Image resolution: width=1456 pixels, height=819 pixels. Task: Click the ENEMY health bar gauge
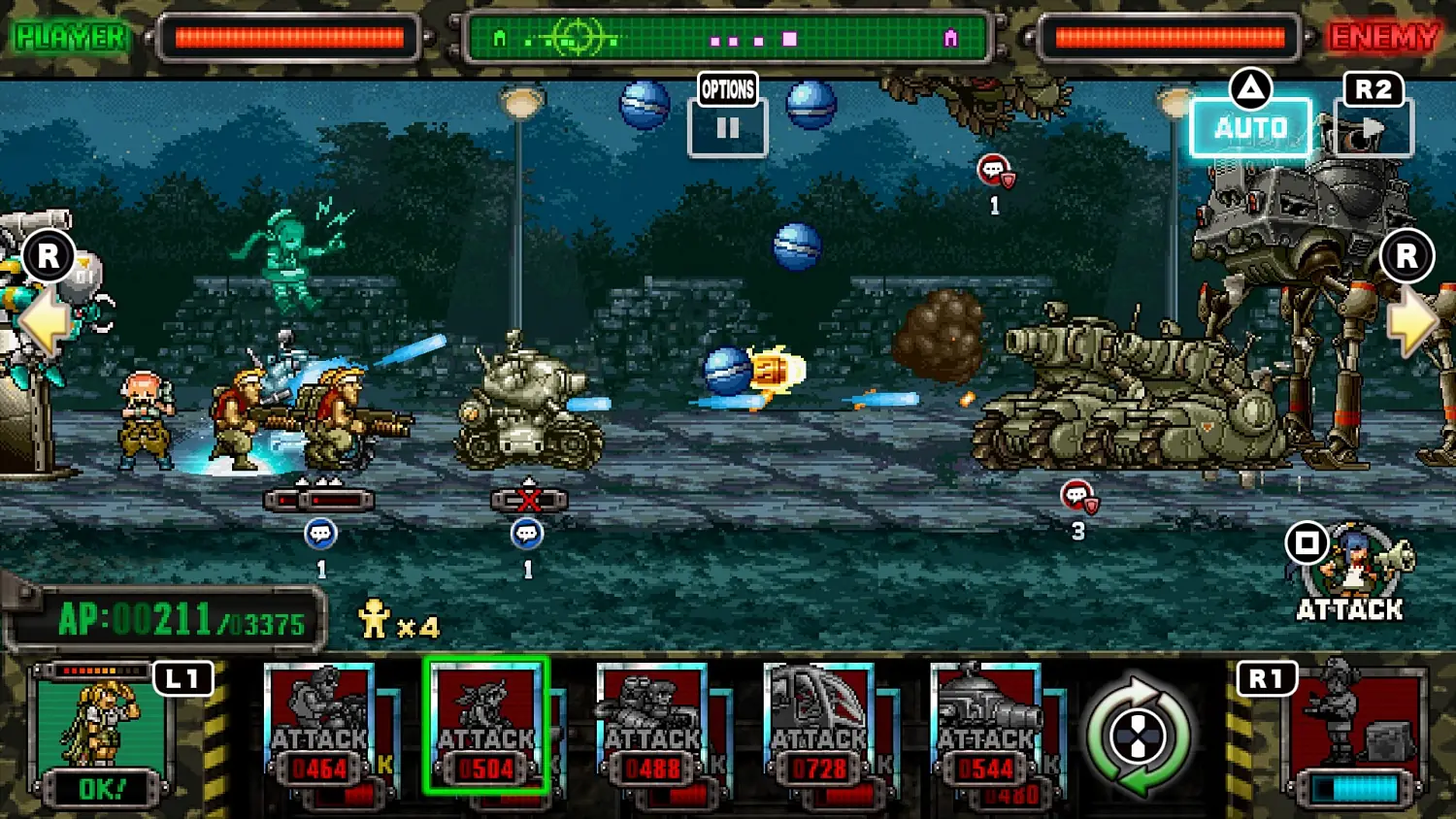coord(1172,37)
